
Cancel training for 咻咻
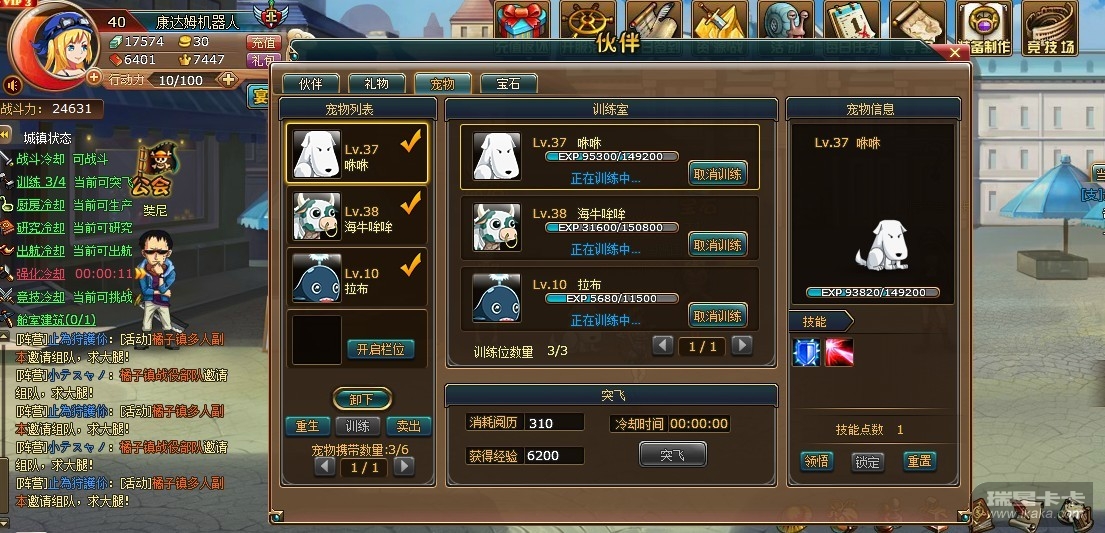[x=717, y=174]
